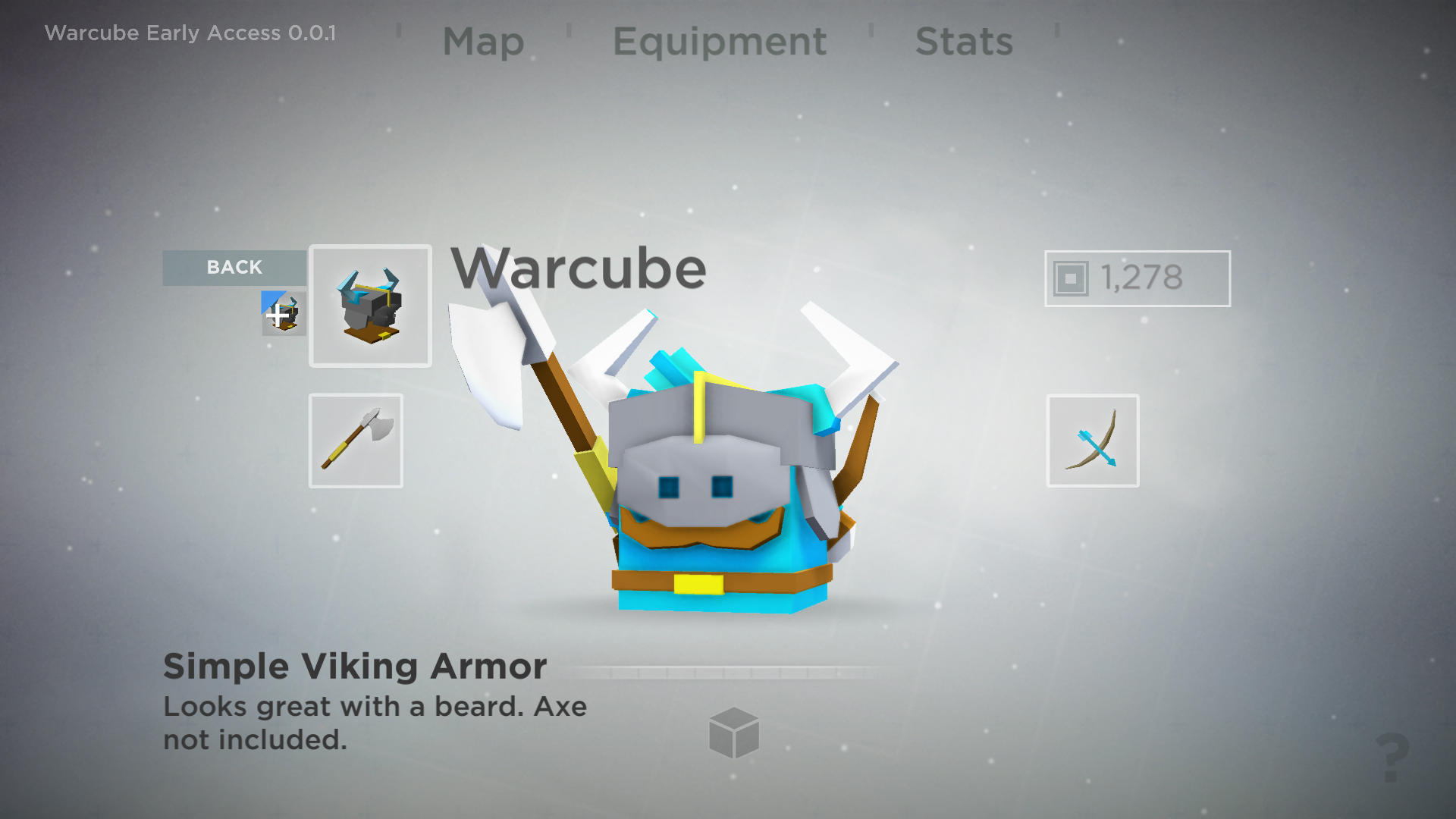Click the square currency icon beside 1,278
The height and width of the screenshot is (819, 1456).
coord(1068,278)
